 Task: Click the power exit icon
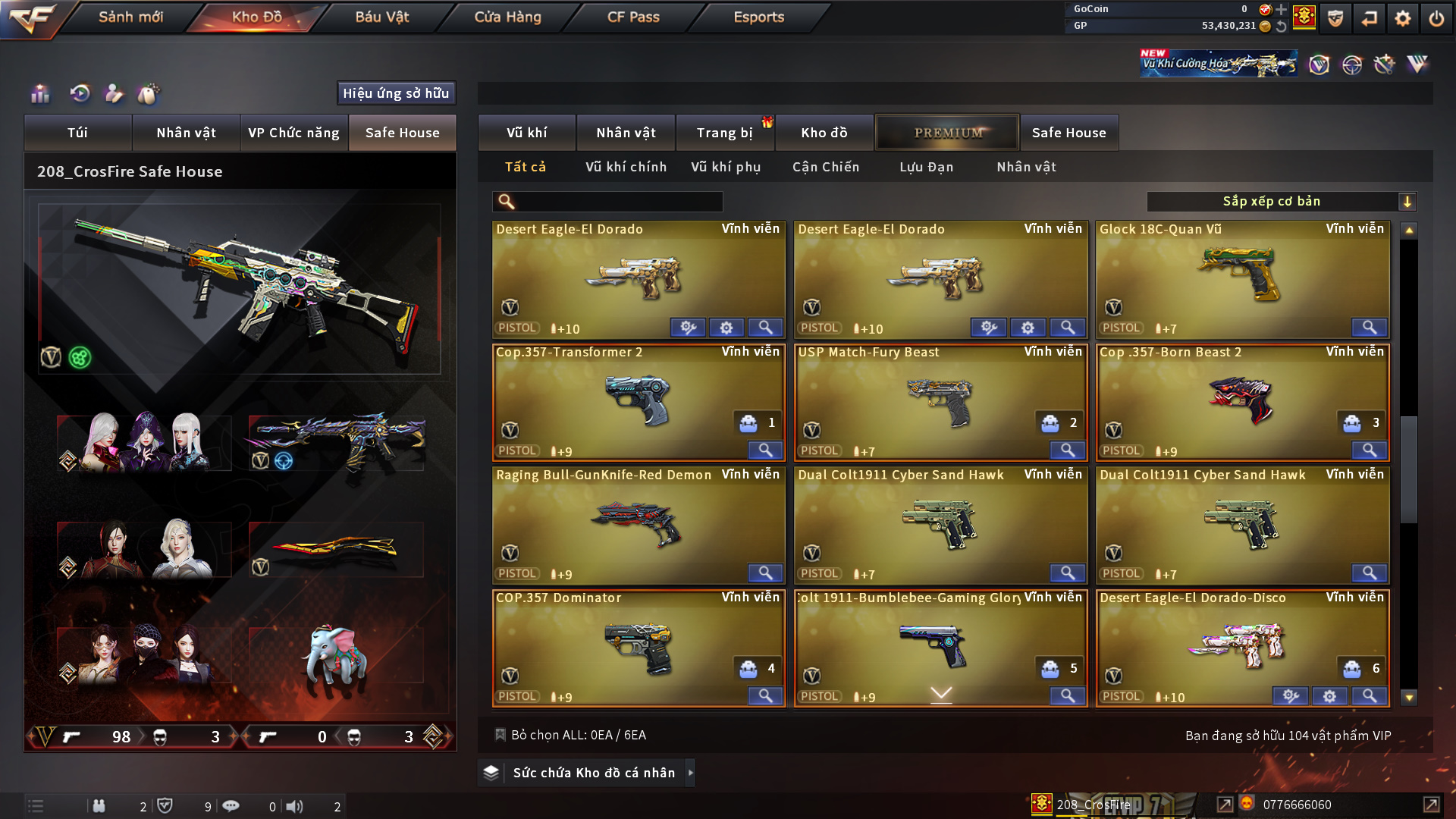[1436, 18]
